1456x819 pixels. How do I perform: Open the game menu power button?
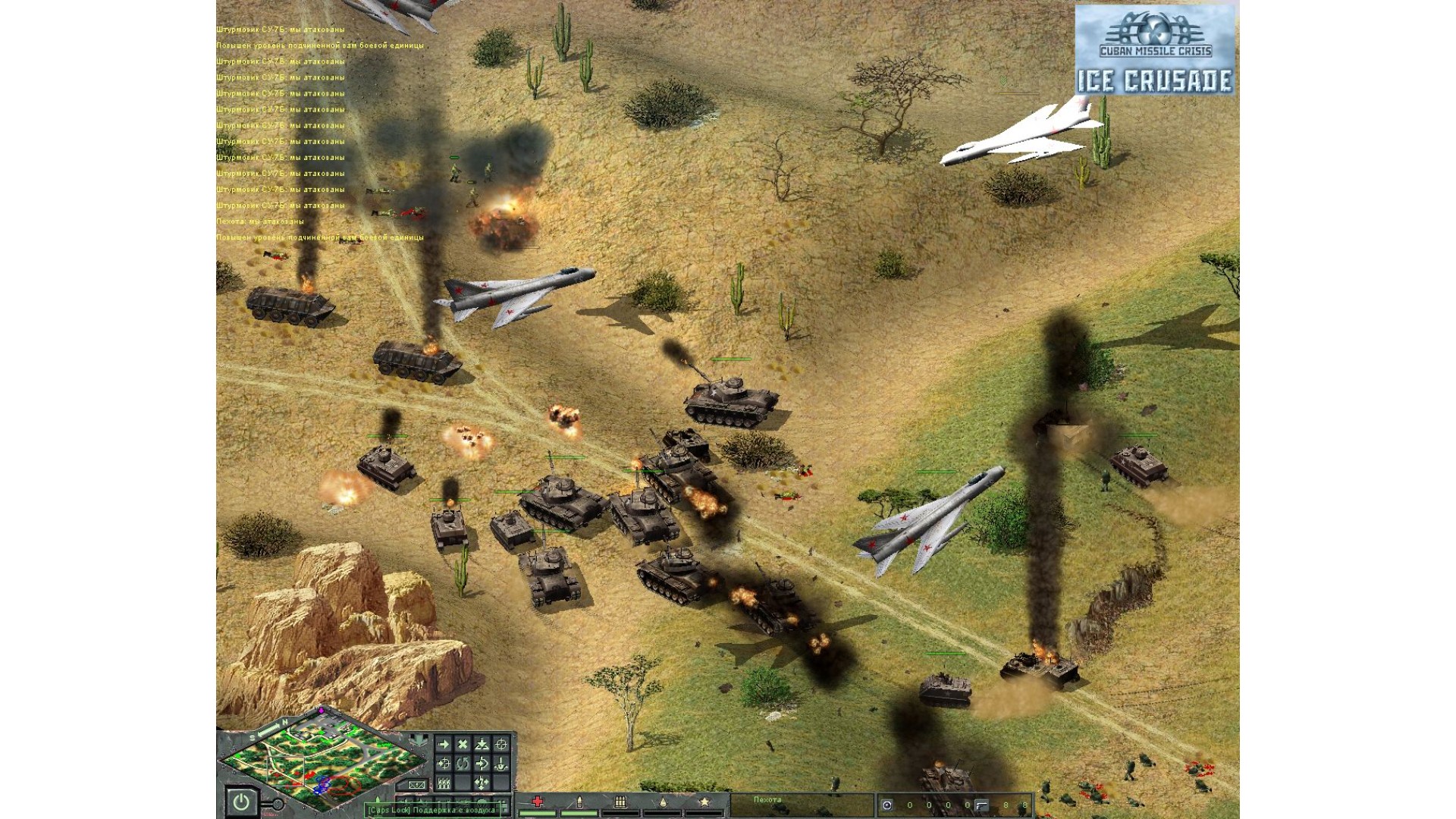pos(241,802)
